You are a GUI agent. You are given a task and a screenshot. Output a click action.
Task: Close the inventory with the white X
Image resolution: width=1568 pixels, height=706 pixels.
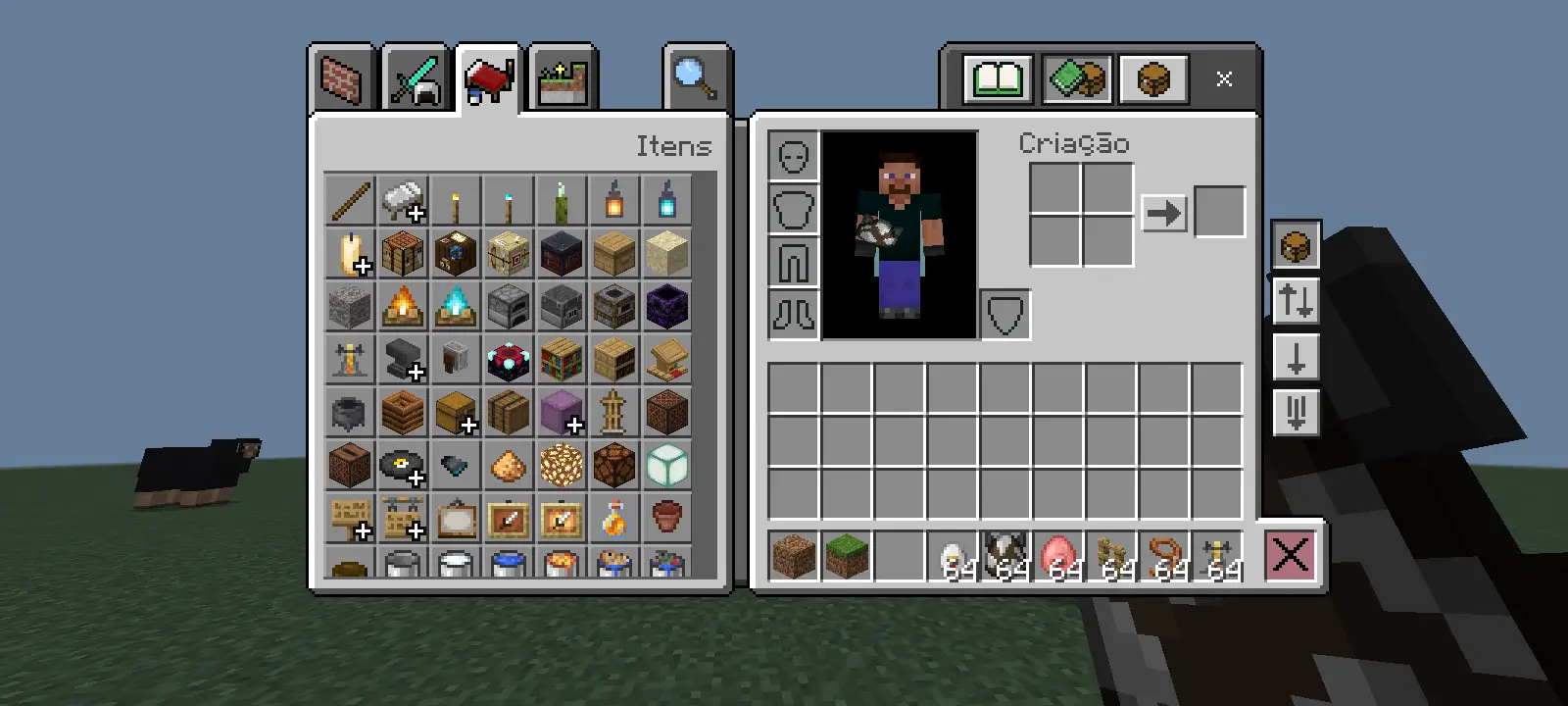point(1224,78)
